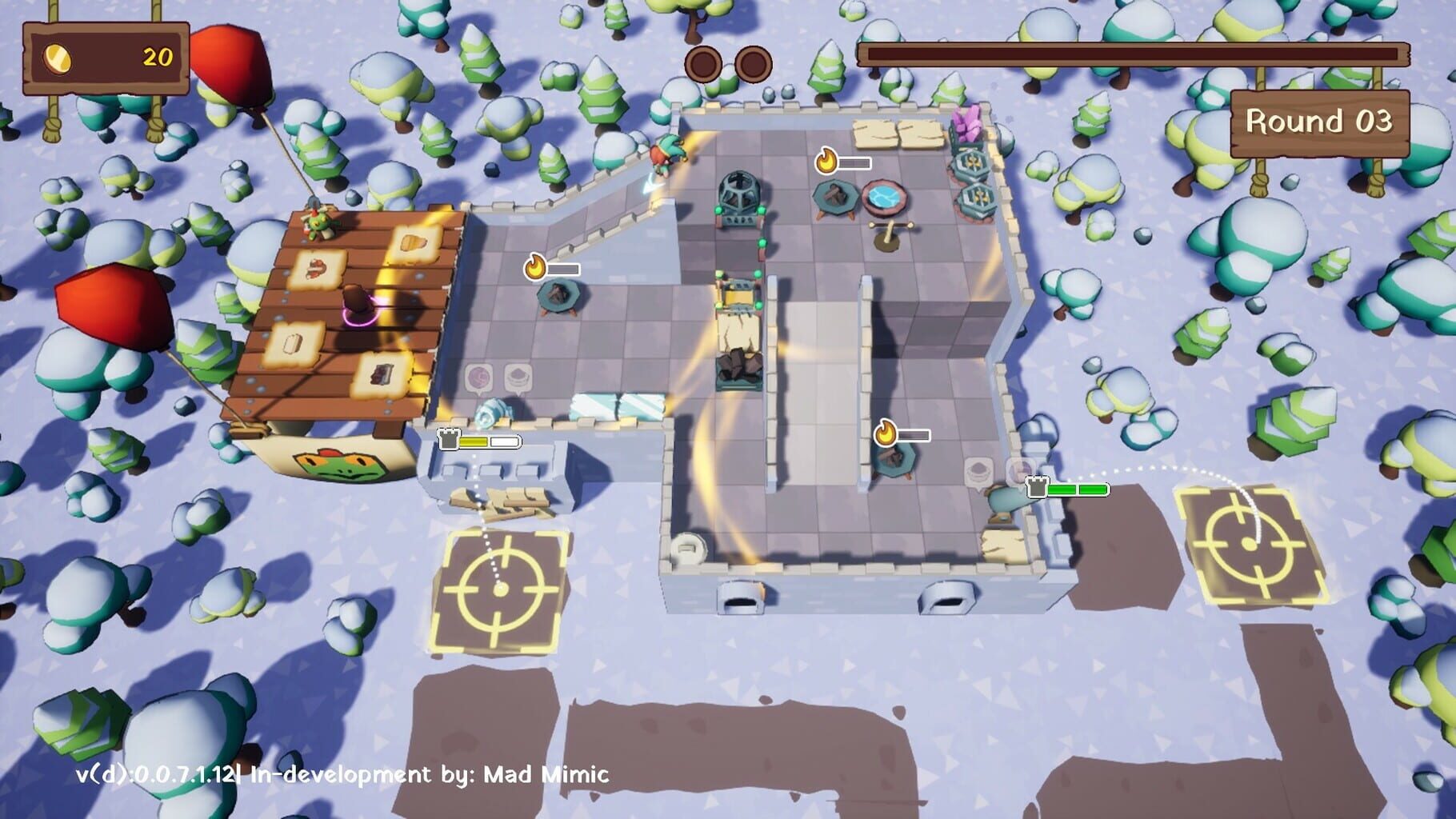Click the flame icon on the left furnace

pos(536,267)
